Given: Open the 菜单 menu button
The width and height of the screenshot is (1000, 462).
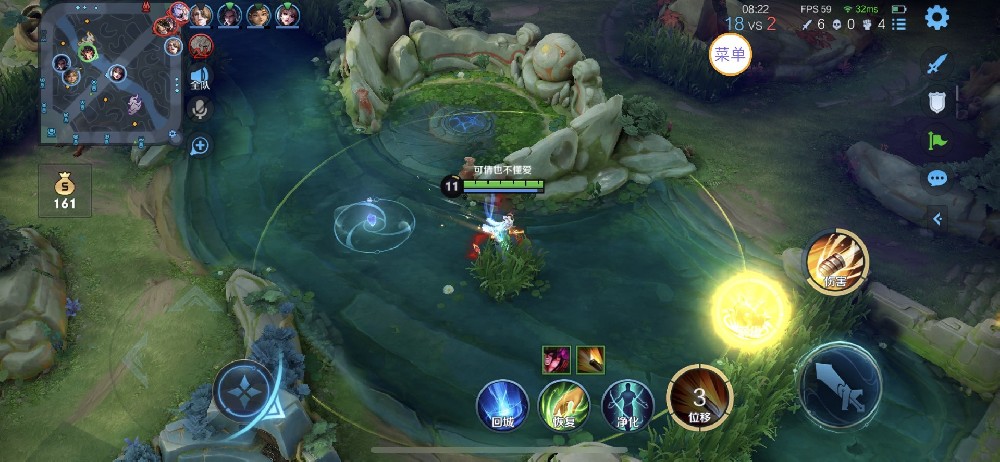Looking at the screenshot, I should coord(731,54).
